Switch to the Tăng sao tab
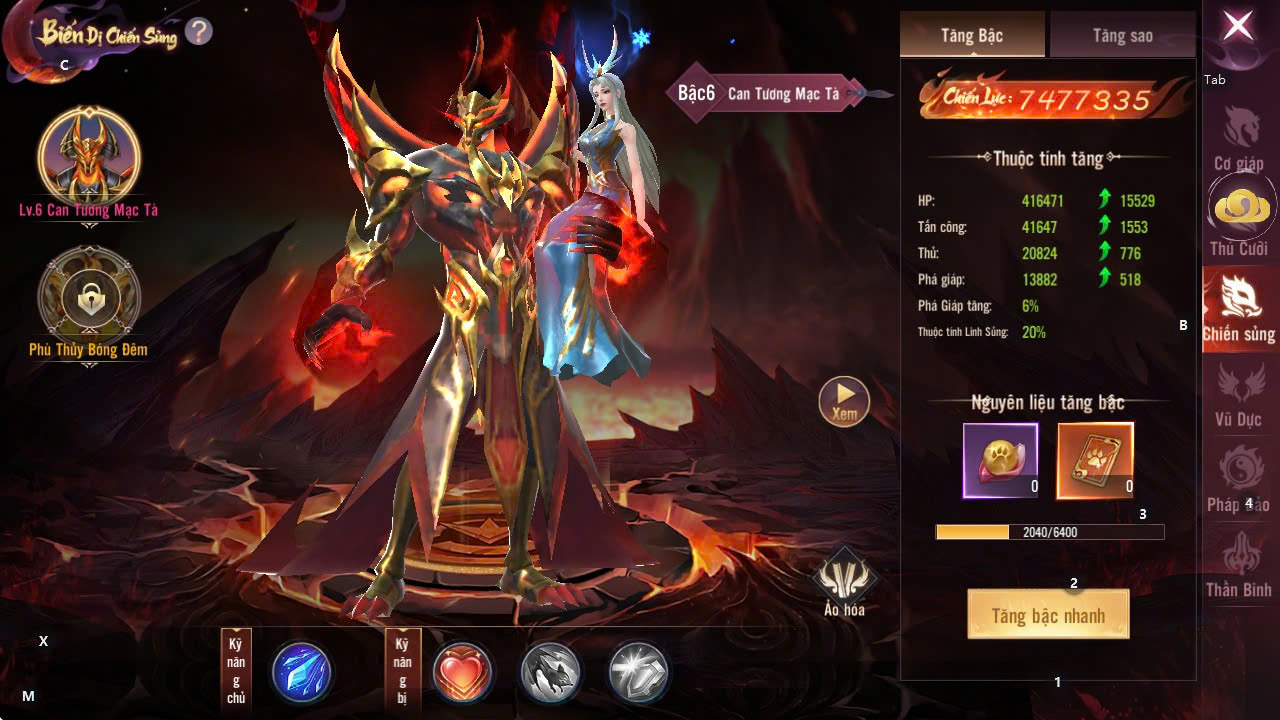Screen dimensions: 1280x720 tap(1122, 36)
